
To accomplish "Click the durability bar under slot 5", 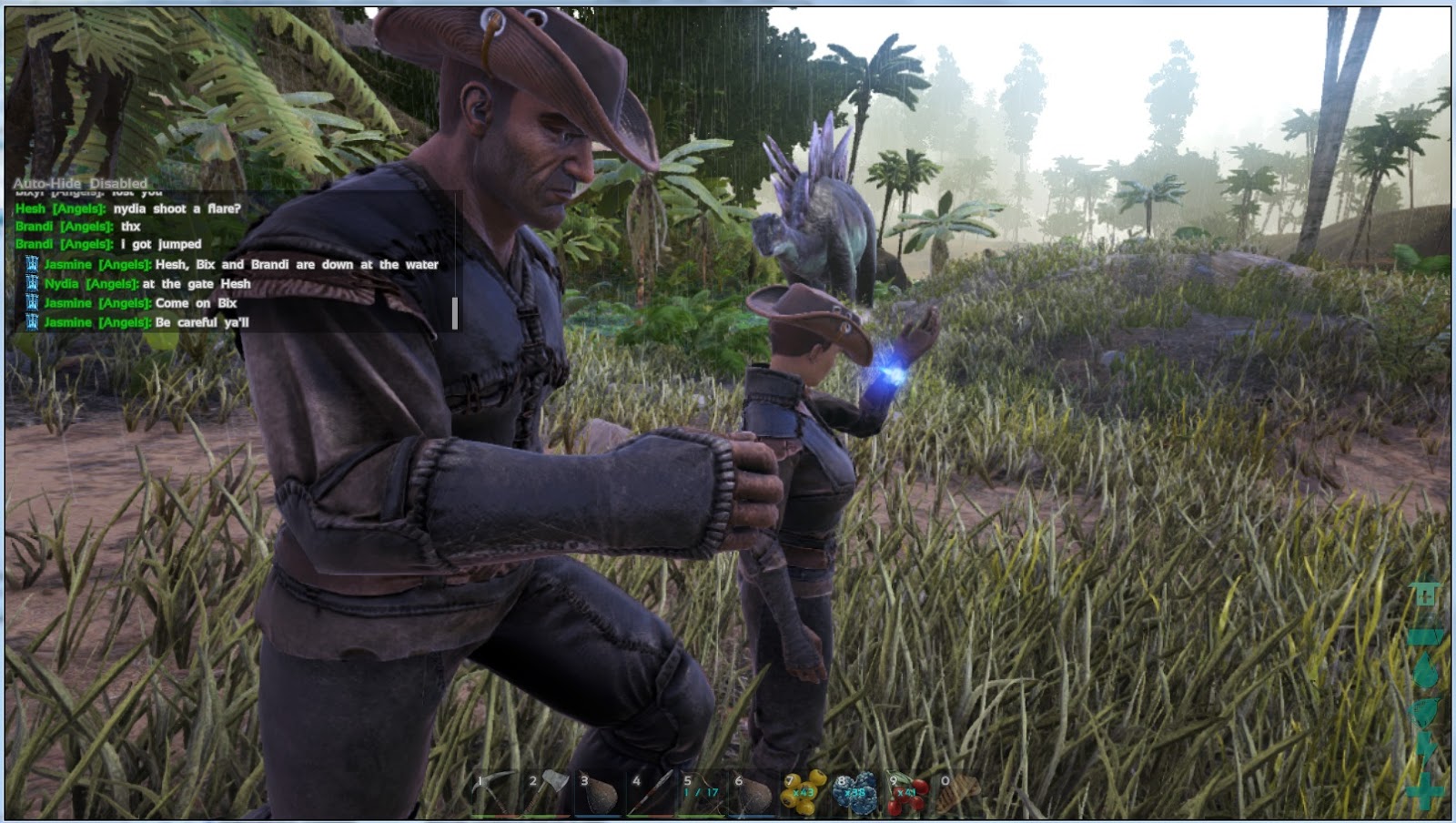I will 701,815.
